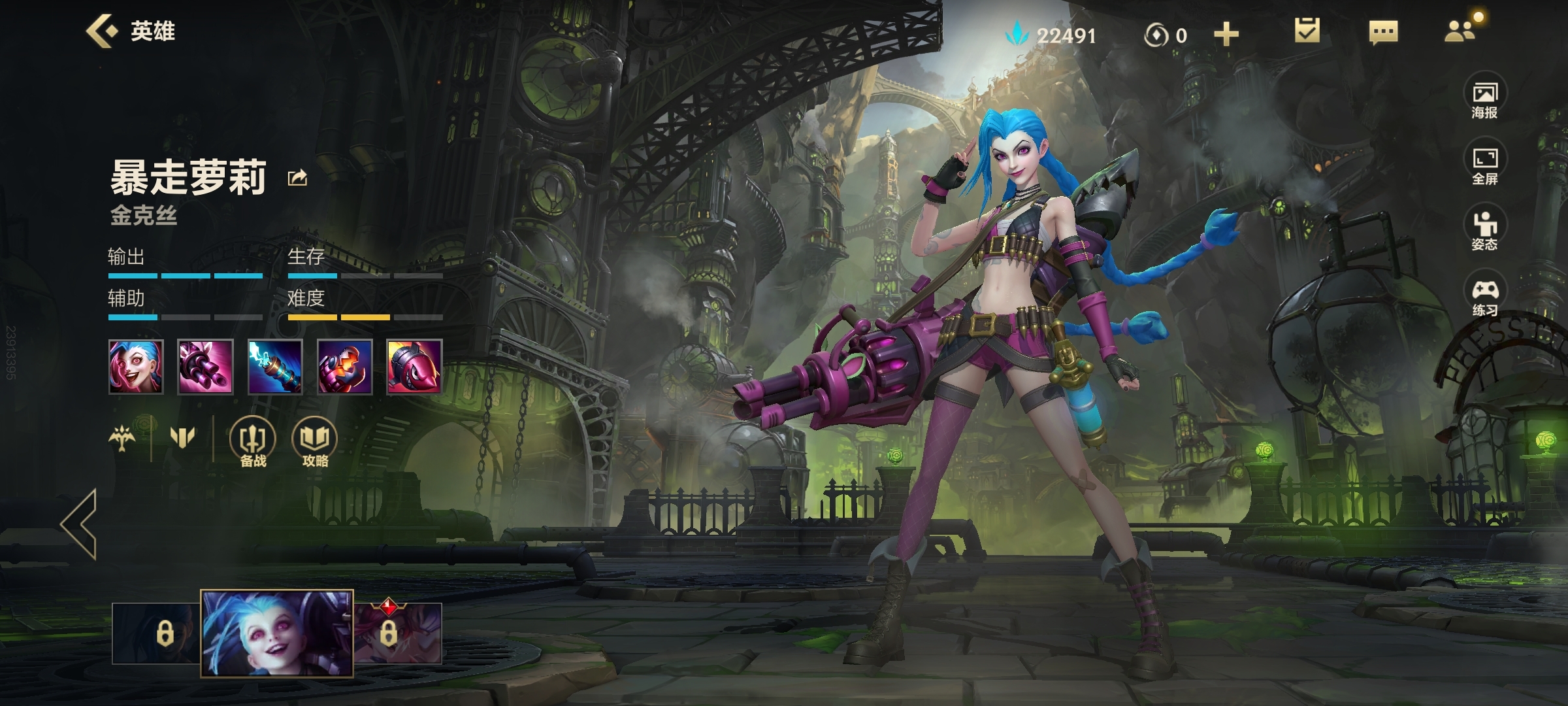Viewport: 1568px width, 706px height.
Task: Select the default Jinx skin thumbnail
Action: tap(277, 633)
